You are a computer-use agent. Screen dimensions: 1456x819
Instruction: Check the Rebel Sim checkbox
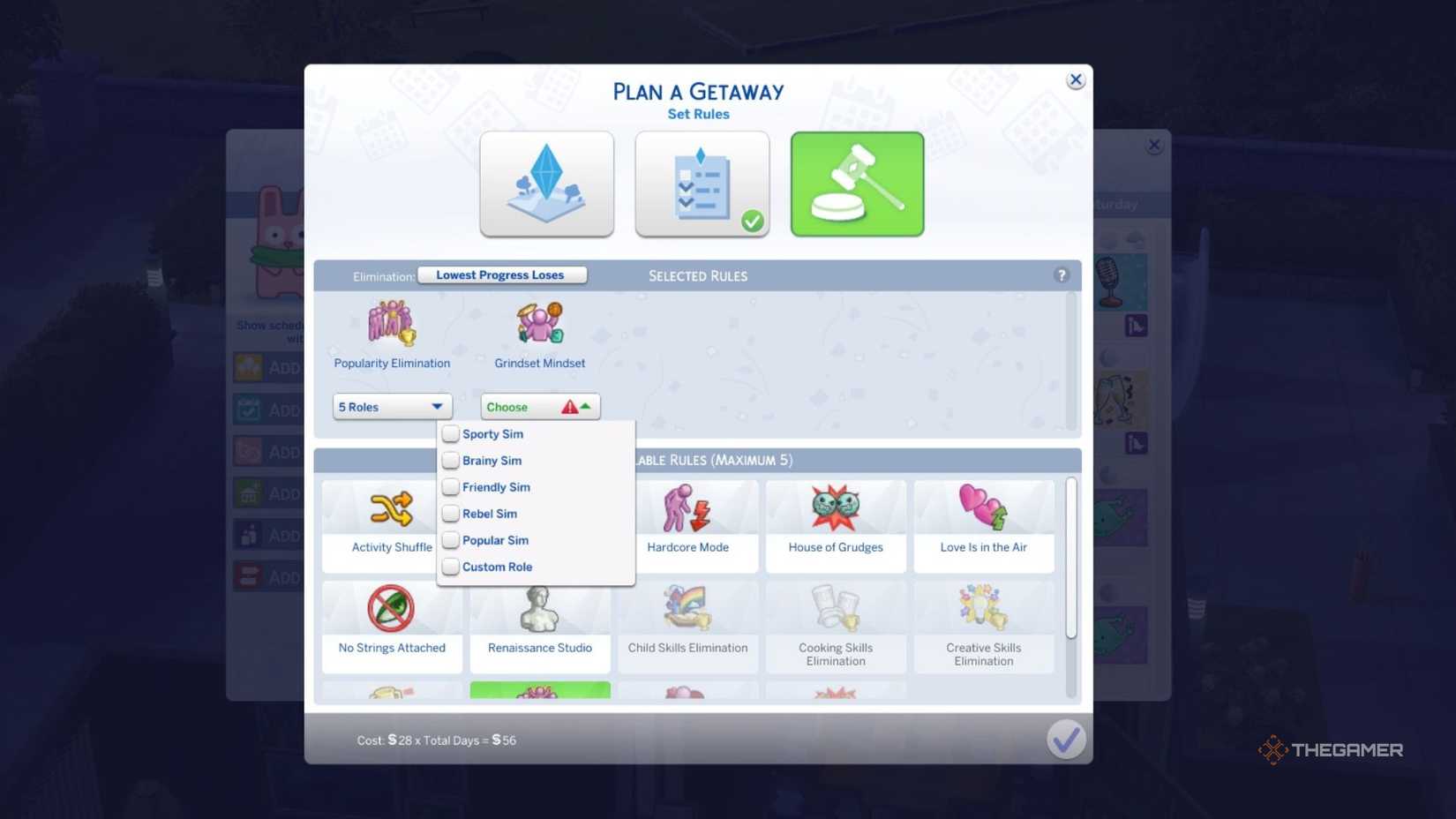tap(450, 513)
